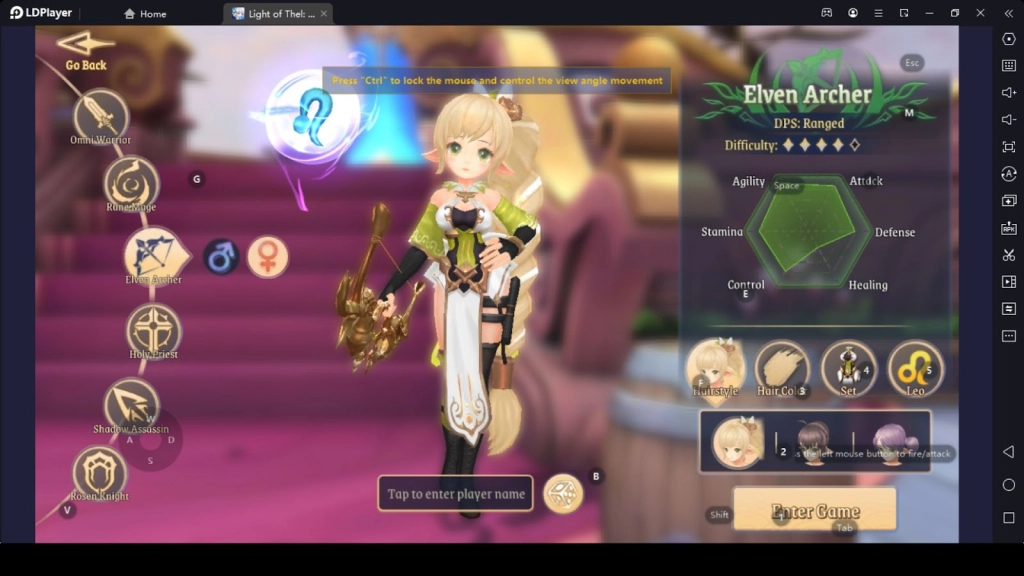
Task: Select the Elven Archer class icon
Action: [x=153, y=254]
